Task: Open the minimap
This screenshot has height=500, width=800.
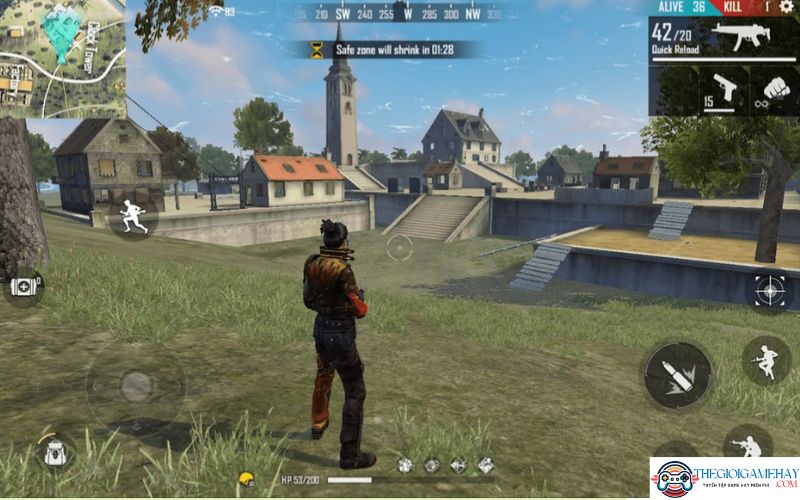Action: pyautogui.click(x=62, y=58)
